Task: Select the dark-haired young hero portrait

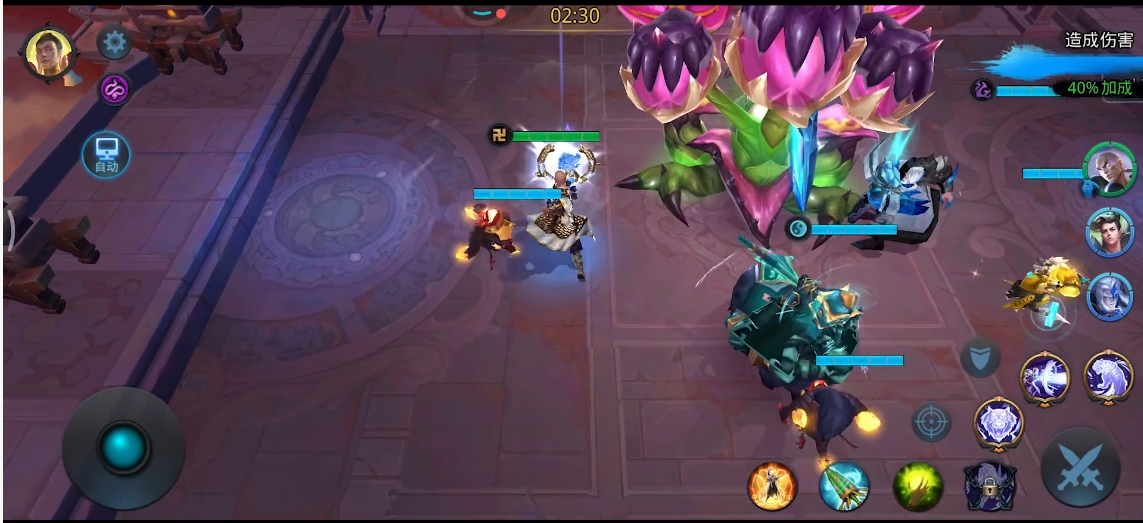Action: (1109, 232)
